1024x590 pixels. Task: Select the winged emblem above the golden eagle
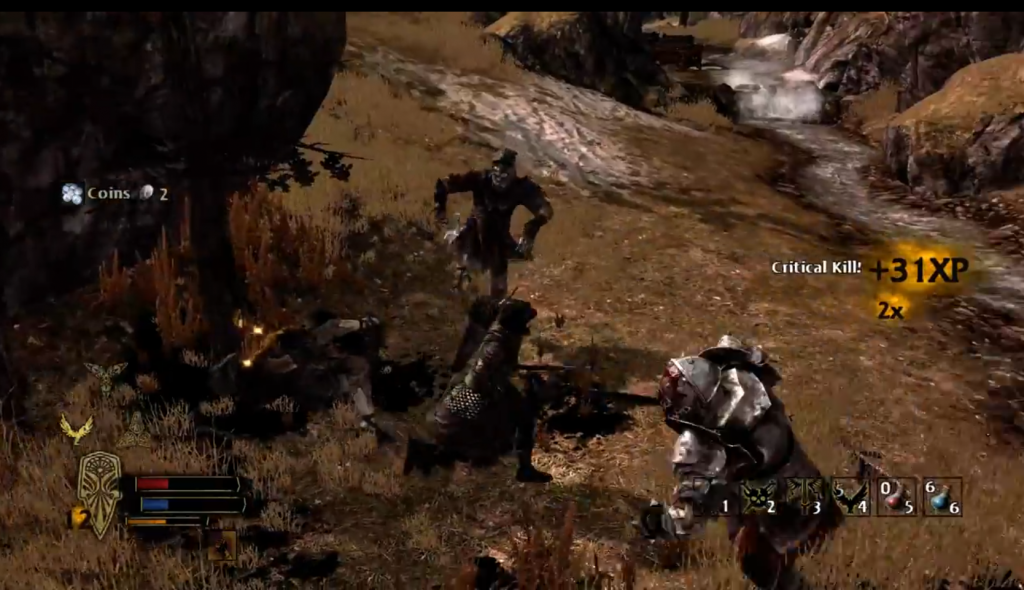point(105,375)
